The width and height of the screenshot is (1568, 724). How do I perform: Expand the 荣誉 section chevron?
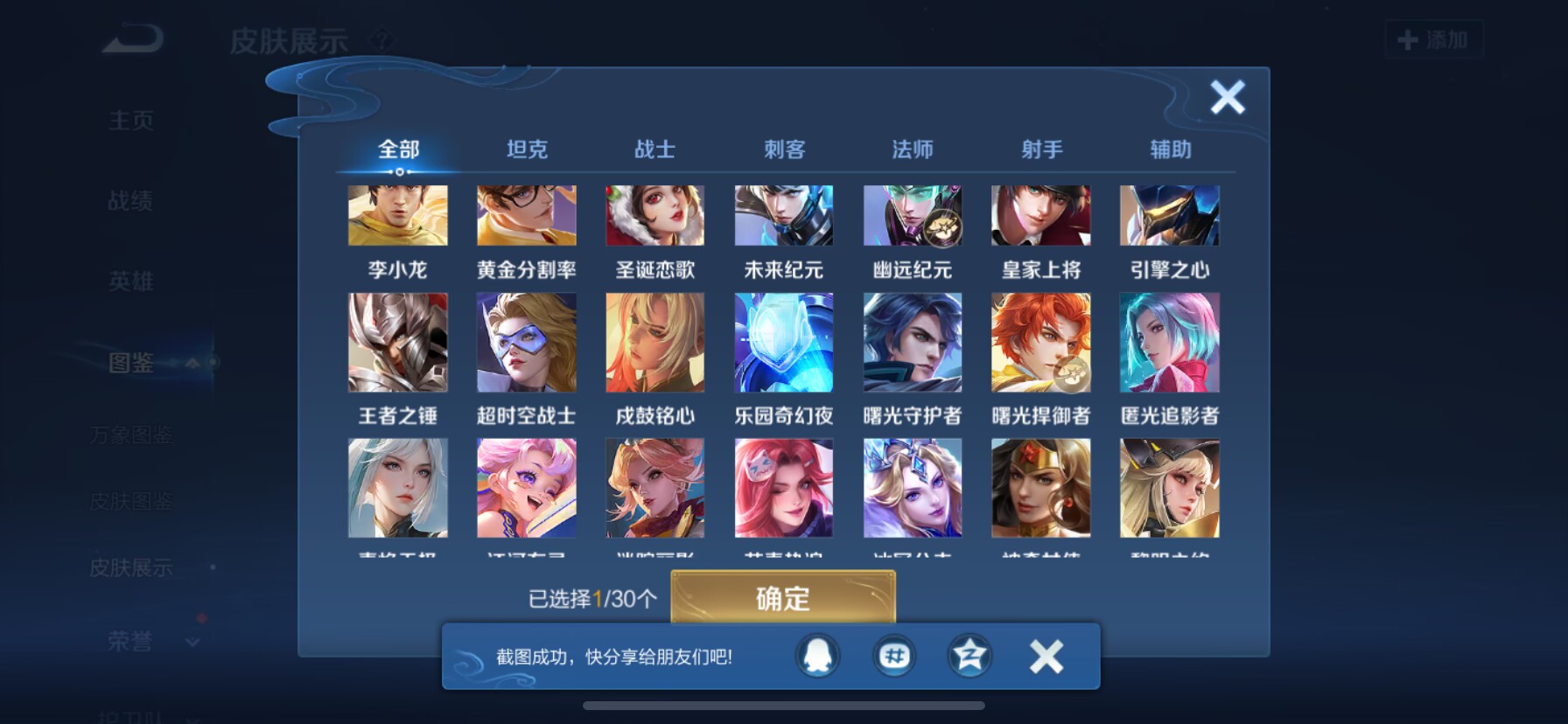point(194,644)
